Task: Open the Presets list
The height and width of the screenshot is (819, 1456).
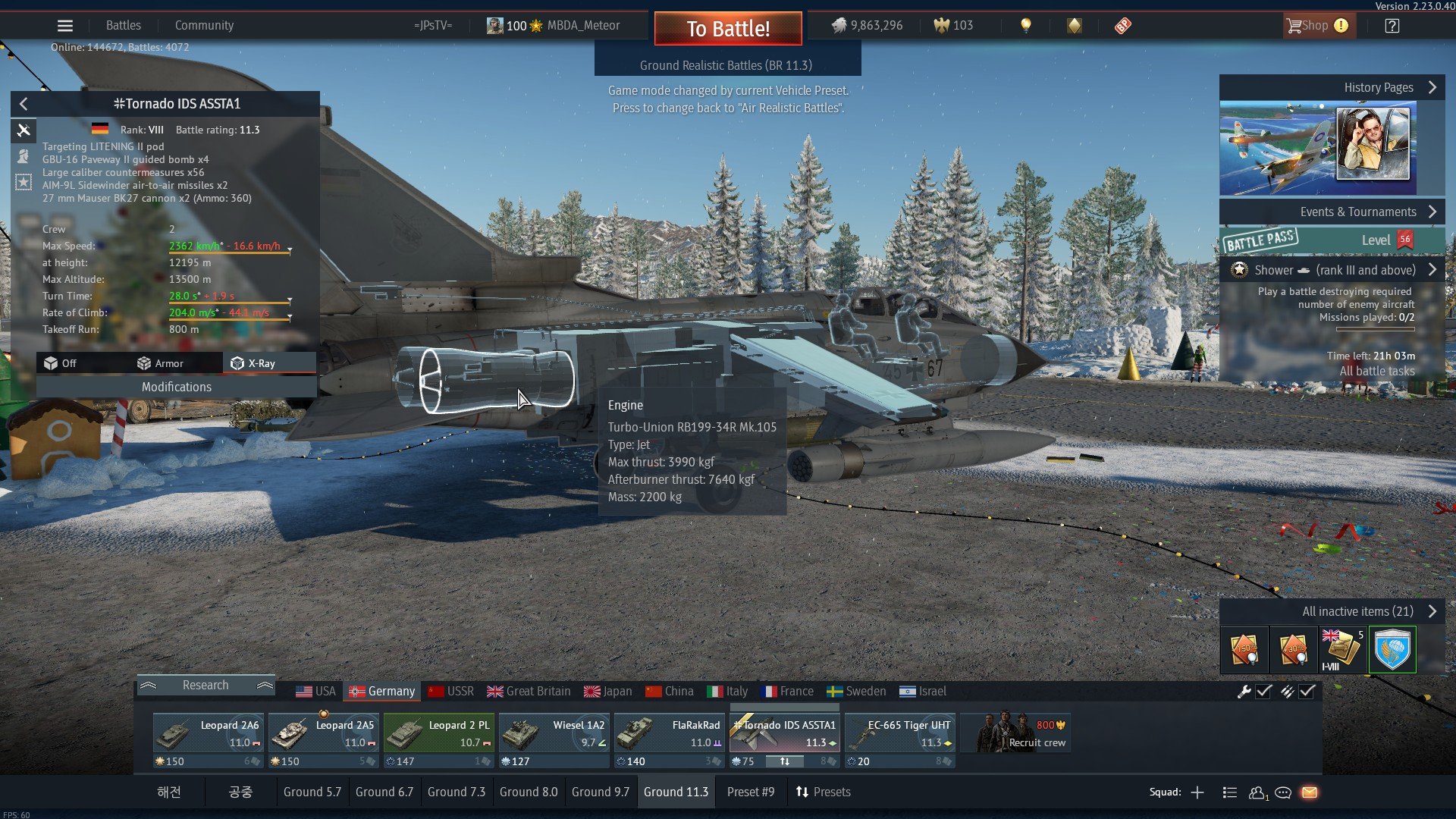Action: click(x=823, y=792)
